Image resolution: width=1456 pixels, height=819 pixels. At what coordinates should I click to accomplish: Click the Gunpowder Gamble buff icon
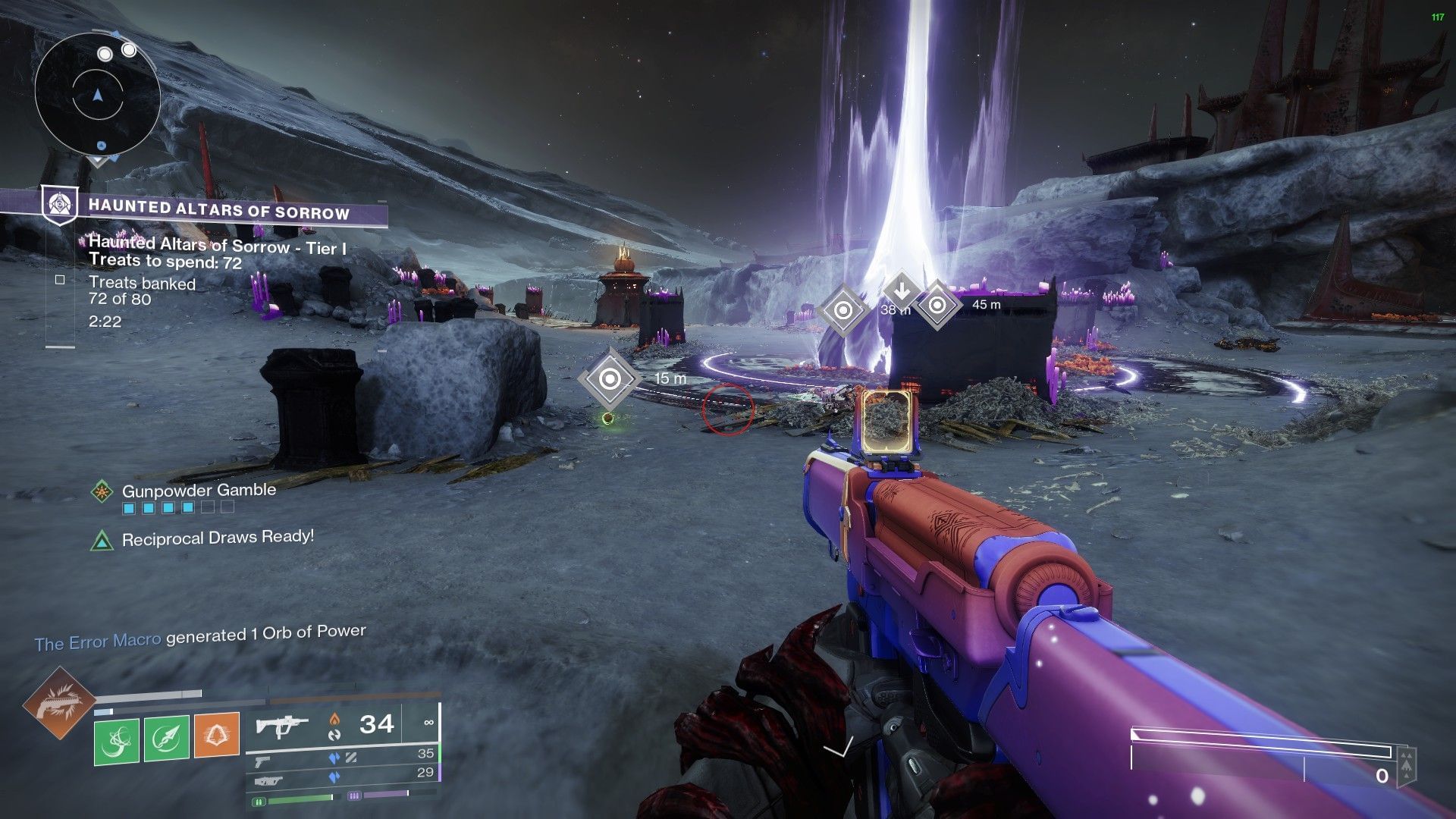pyautogui.click(x=102, y=491)
